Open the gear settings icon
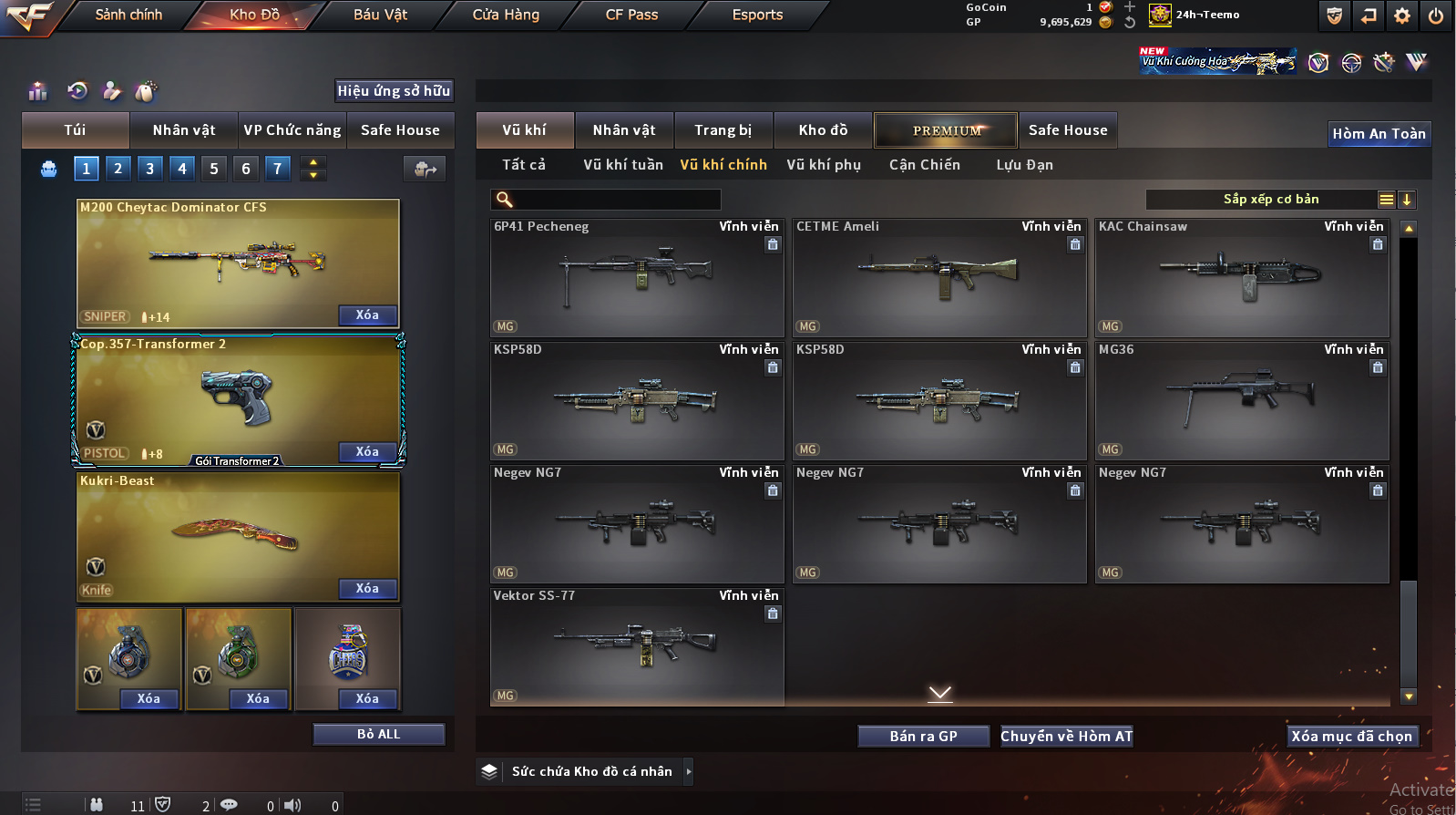This screenshot has height=815, width=1456. [1402, 15]
